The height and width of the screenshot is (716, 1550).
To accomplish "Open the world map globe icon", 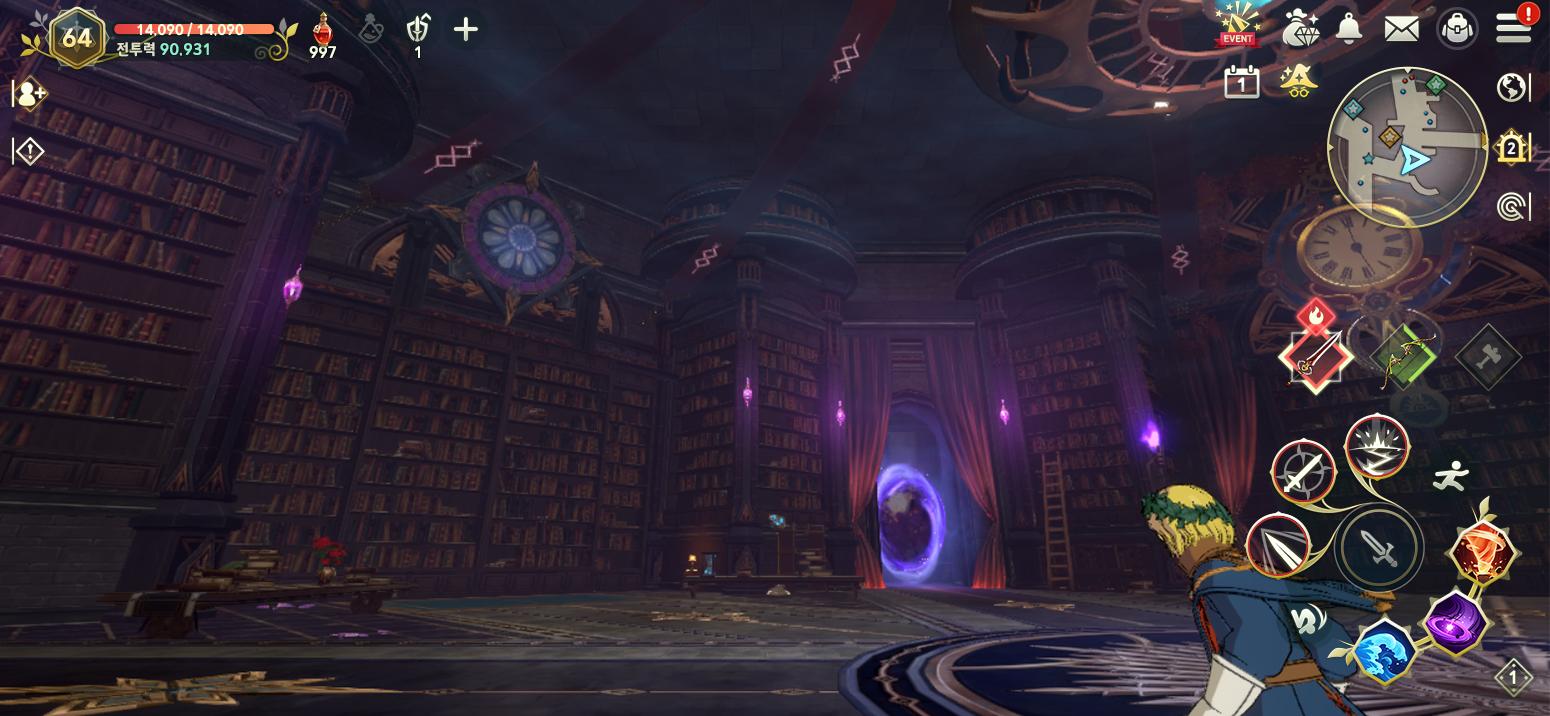I will click(x=1512, y=88).
